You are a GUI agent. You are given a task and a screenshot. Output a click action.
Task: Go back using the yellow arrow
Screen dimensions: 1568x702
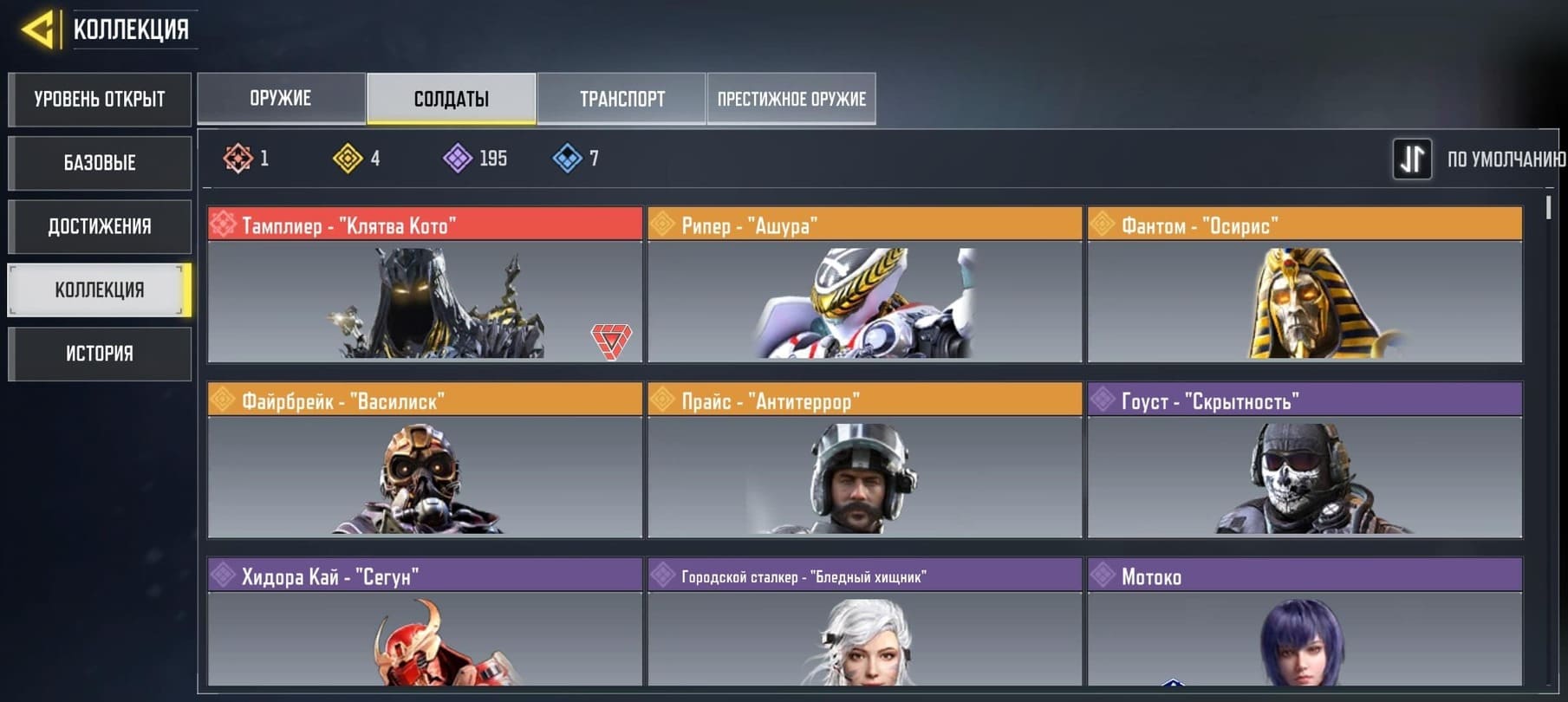click(37, 29)
